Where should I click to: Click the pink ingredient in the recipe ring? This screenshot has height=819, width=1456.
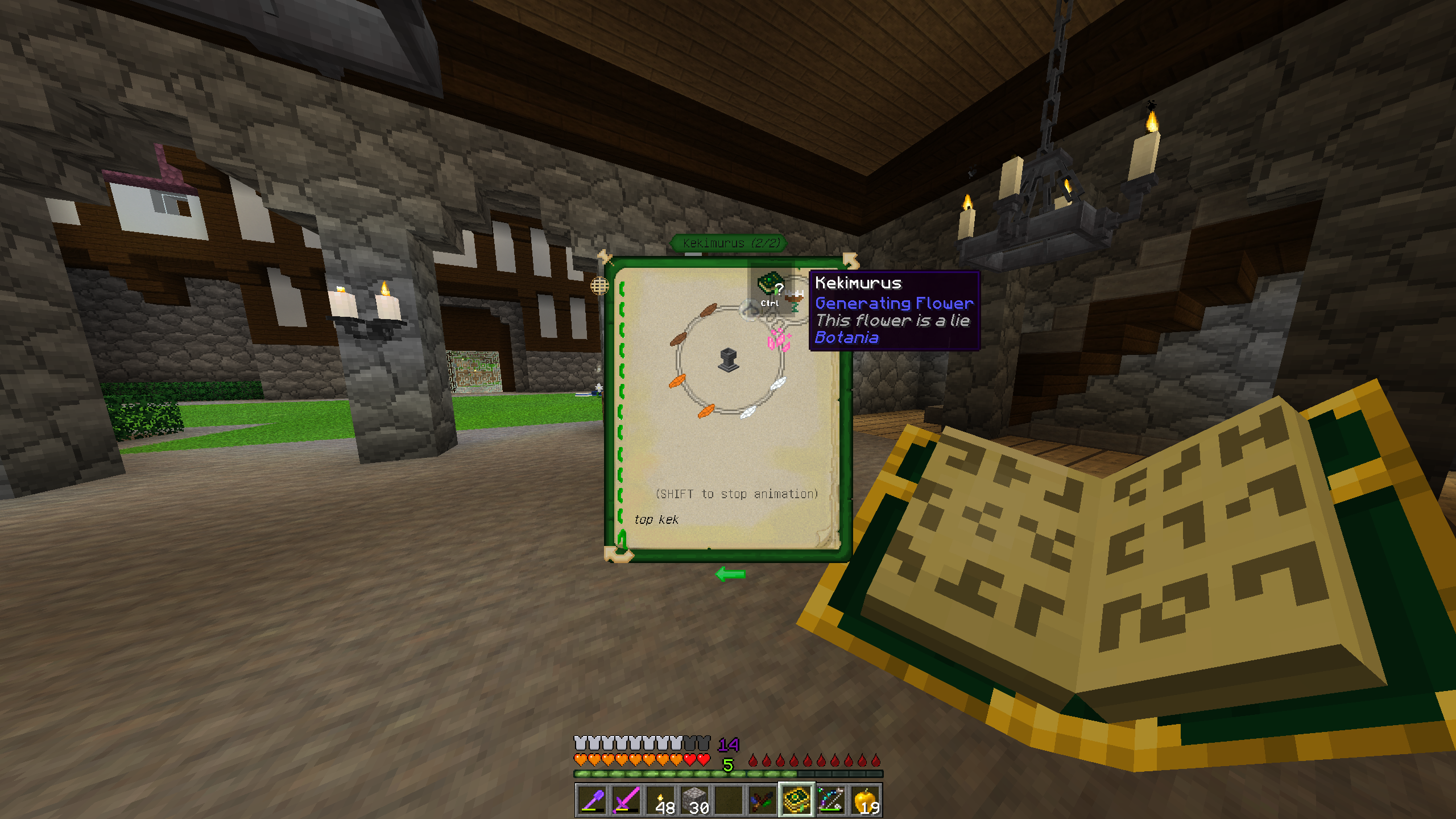tap(779, 340)
